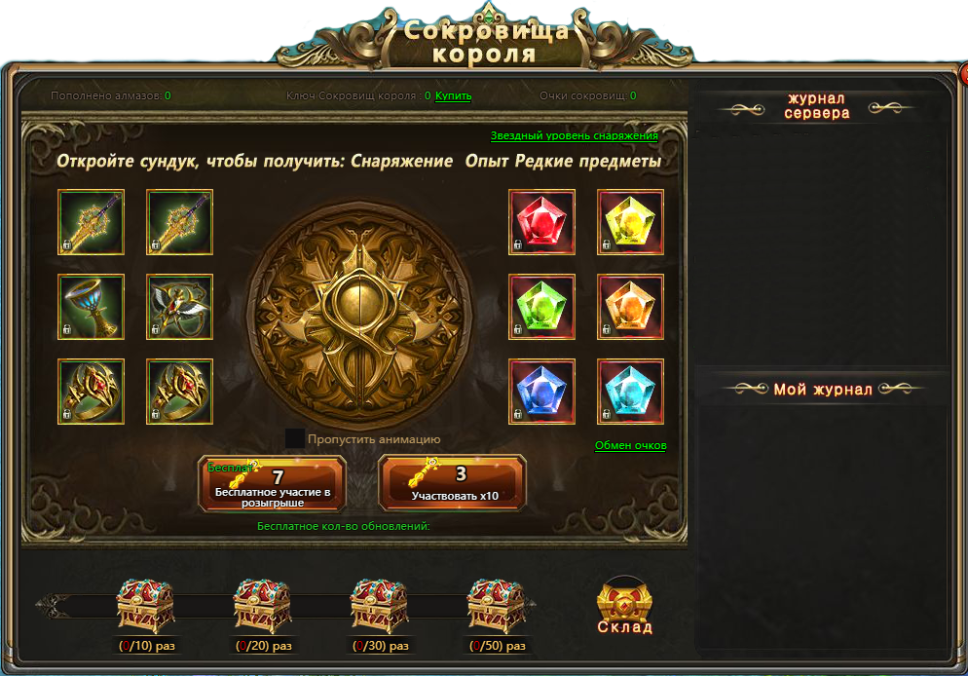Claim the chest marked 50 раз
Viewport: 968px width, 676px height.
[497, 605]
